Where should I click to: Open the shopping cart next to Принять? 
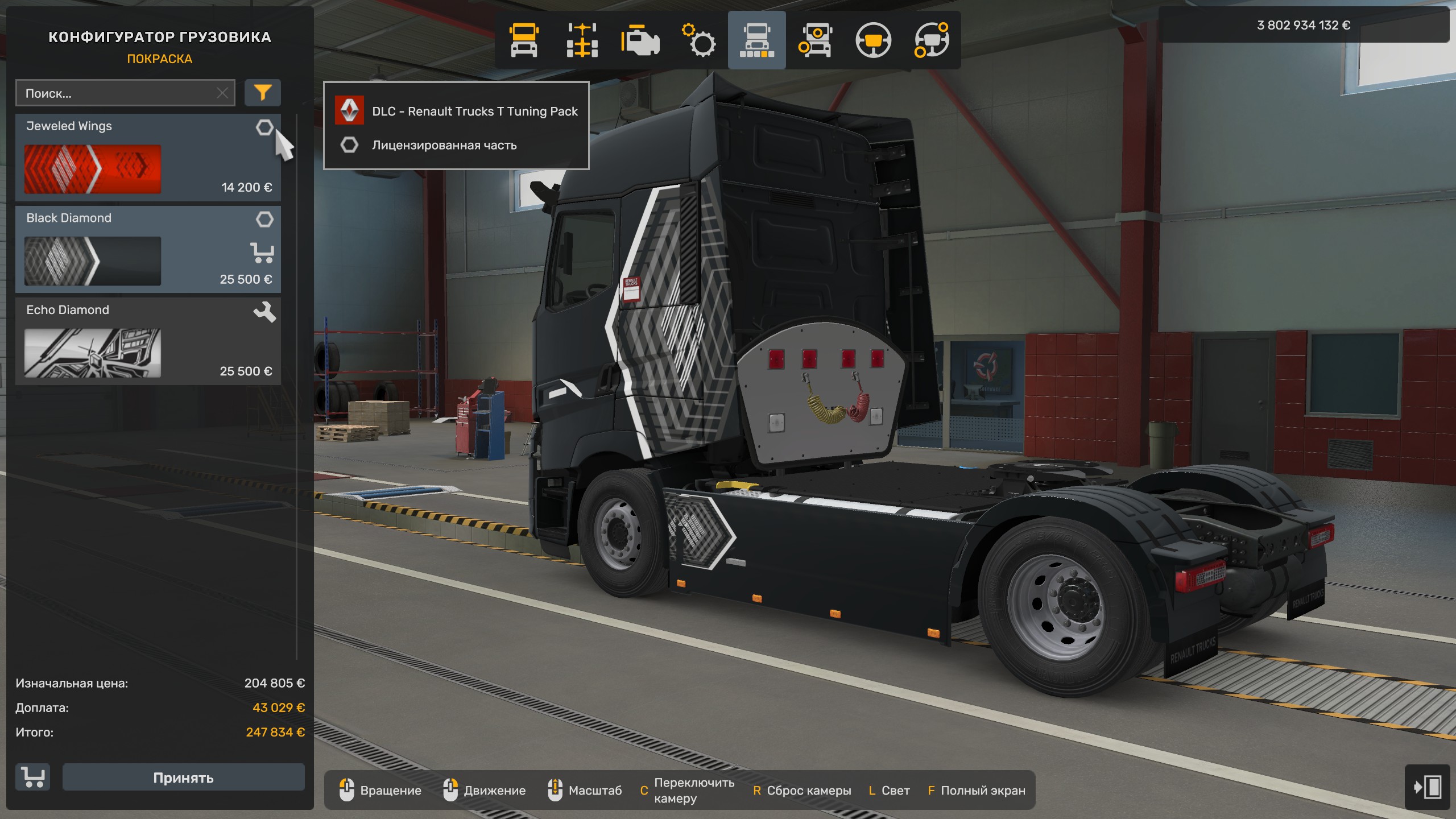coord(33,777)
